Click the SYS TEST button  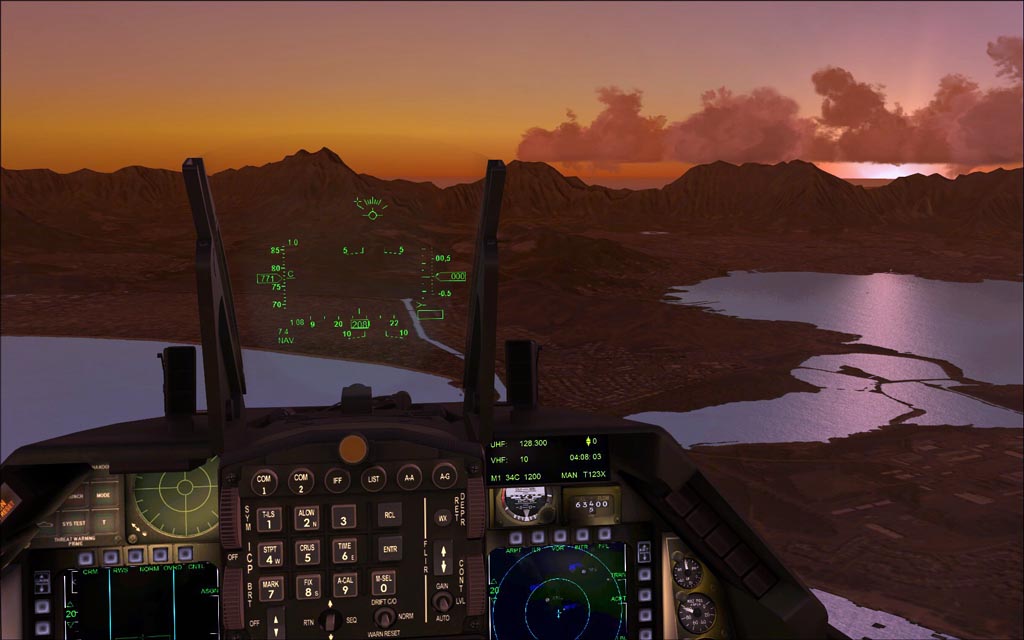73,523
